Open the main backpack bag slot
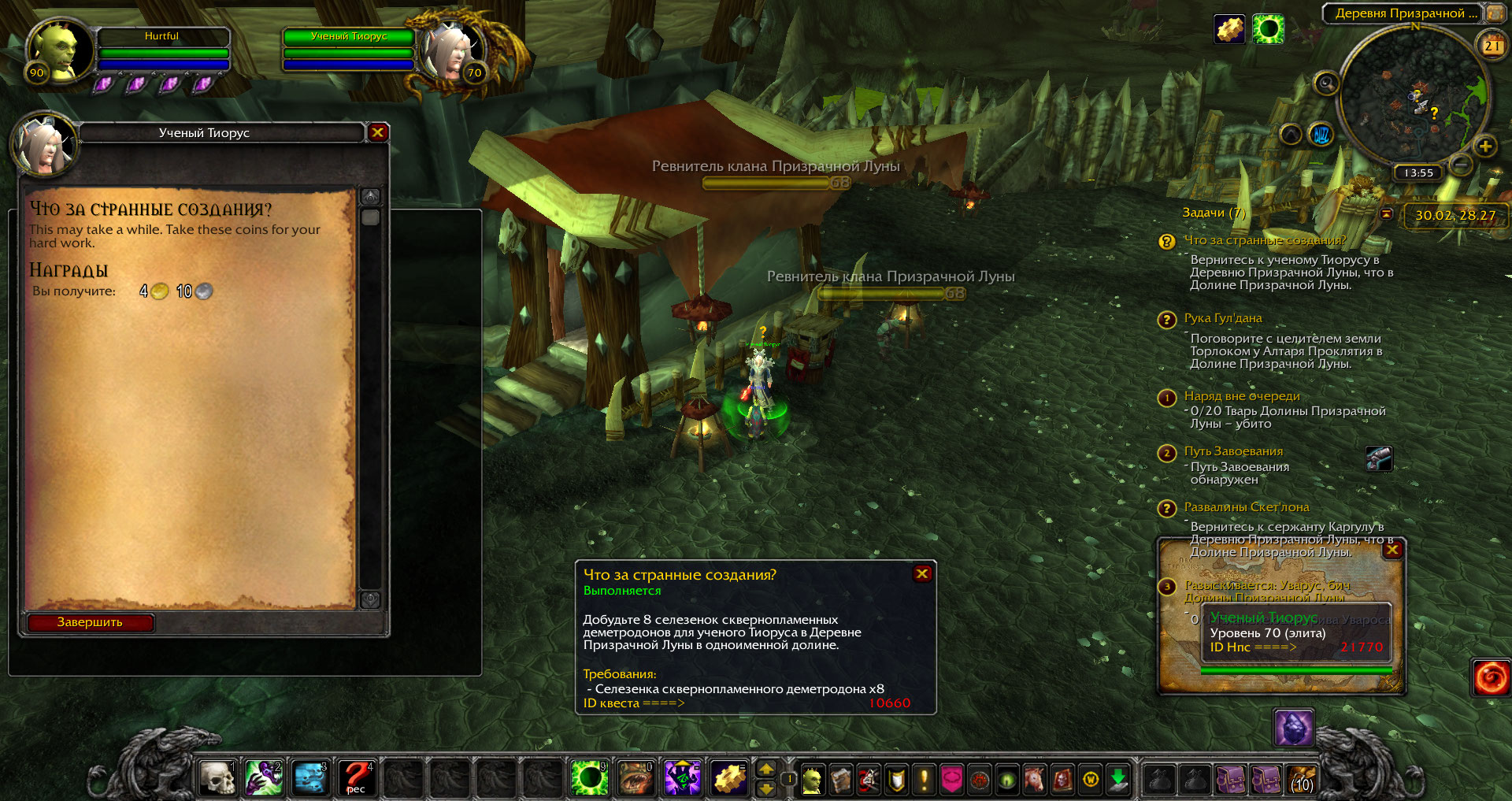 (1302, 780)
